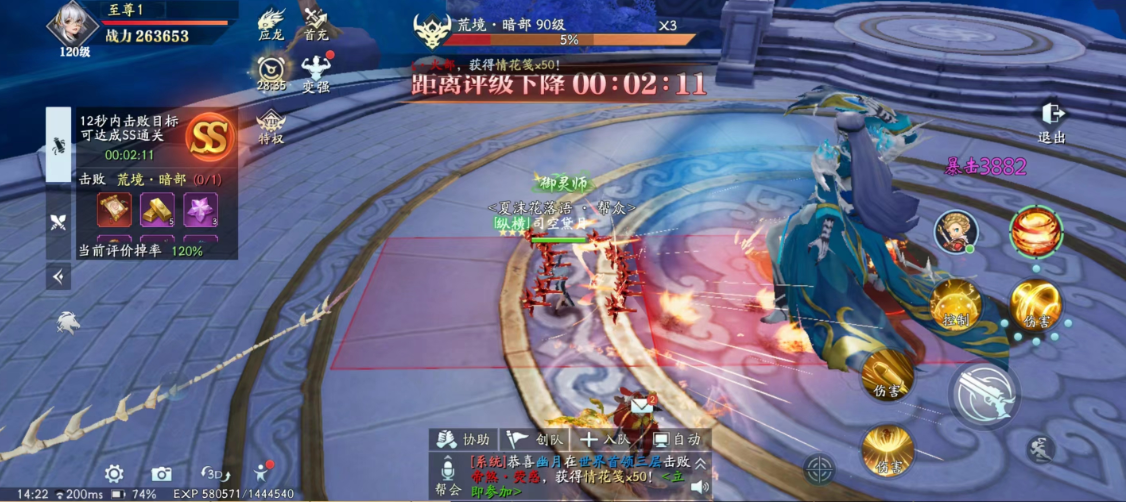Click the 创队 create team button

(x=536, y=439)
